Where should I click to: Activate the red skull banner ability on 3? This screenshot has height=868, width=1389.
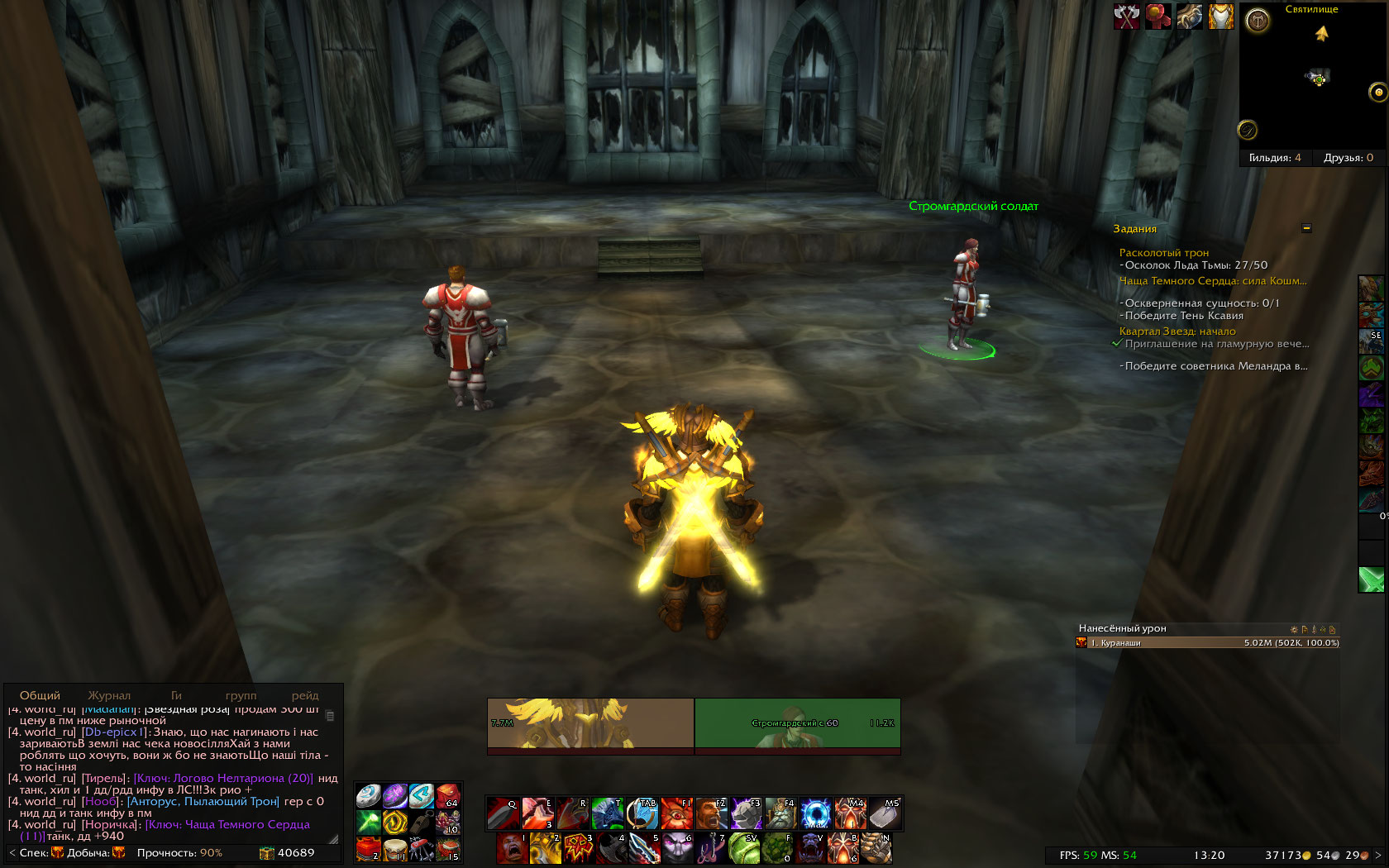[x=579, y=849]
